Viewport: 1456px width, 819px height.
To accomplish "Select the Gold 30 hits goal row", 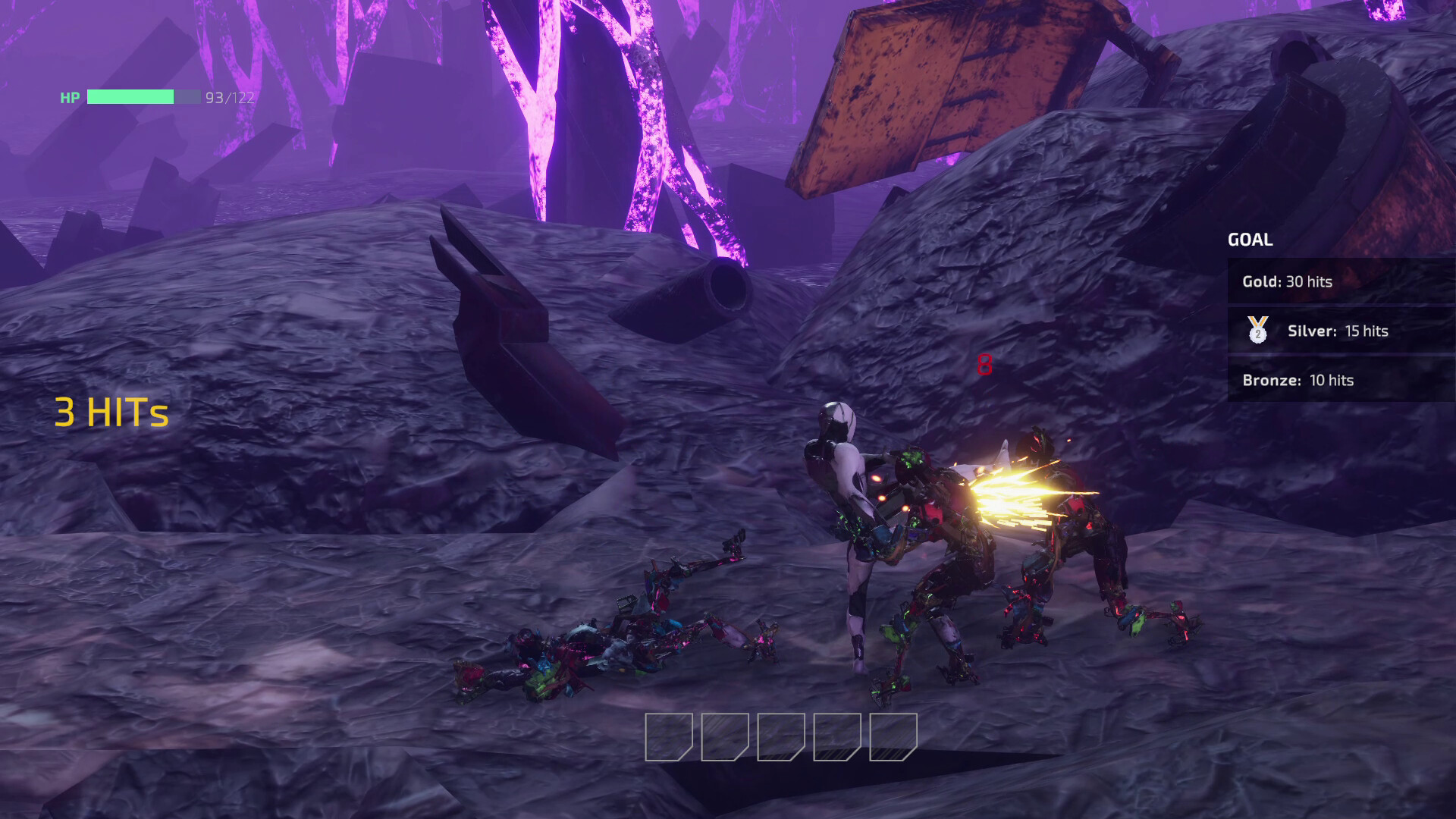I will (1340, 281).
